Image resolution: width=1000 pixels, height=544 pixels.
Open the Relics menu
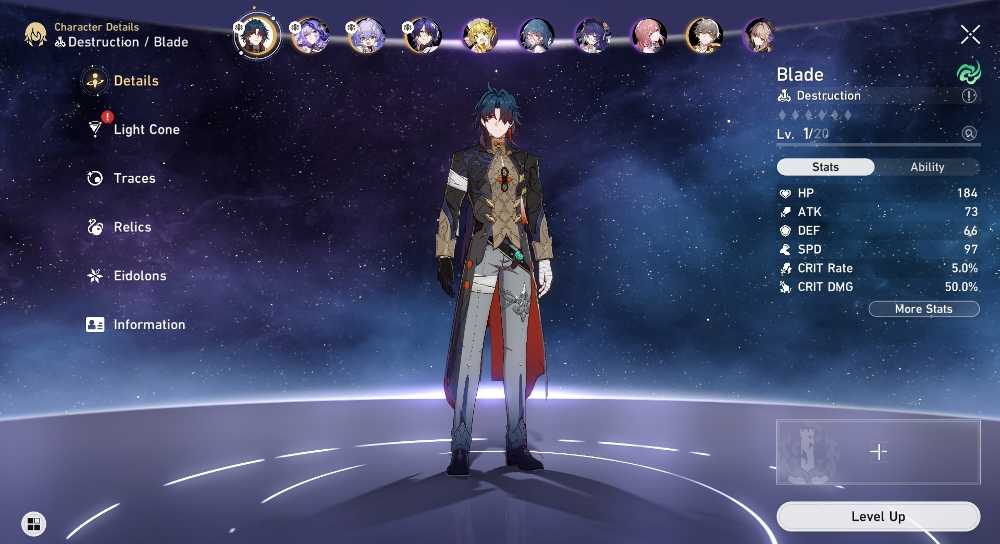pyautogui.click(x=132, y=227)
